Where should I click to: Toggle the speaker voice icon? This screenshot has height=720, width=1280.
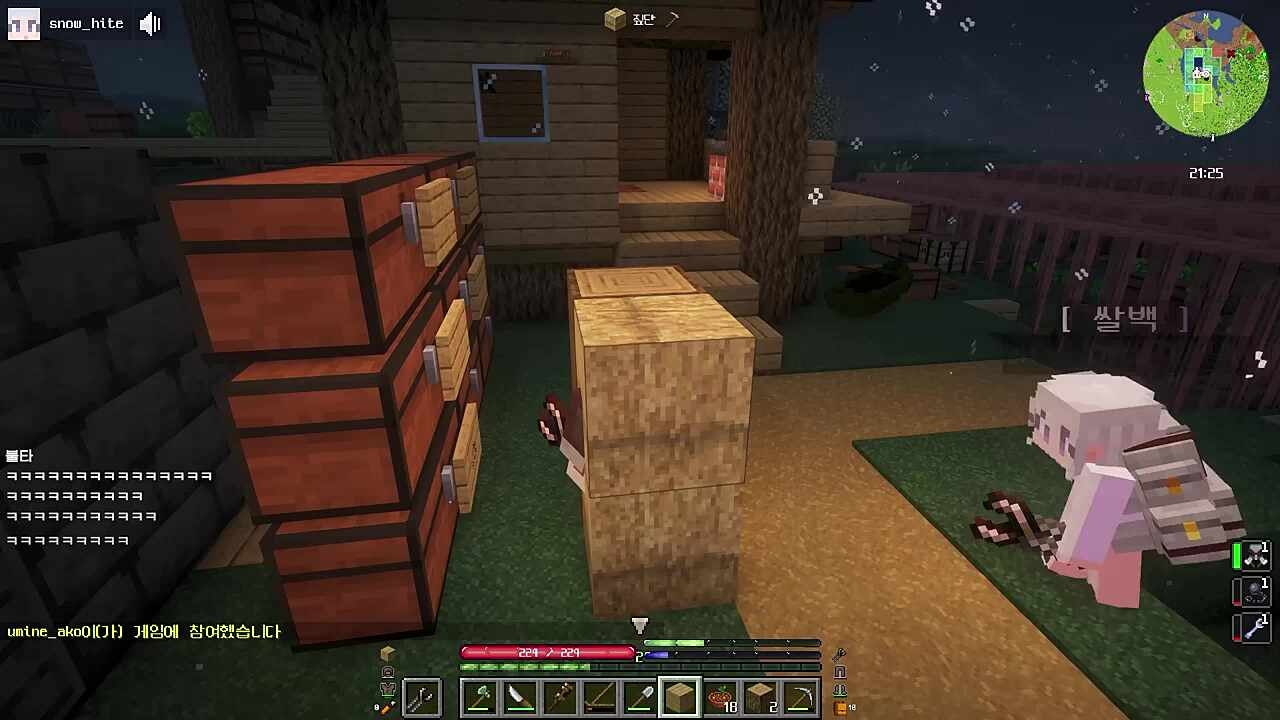tap(150, 24)
